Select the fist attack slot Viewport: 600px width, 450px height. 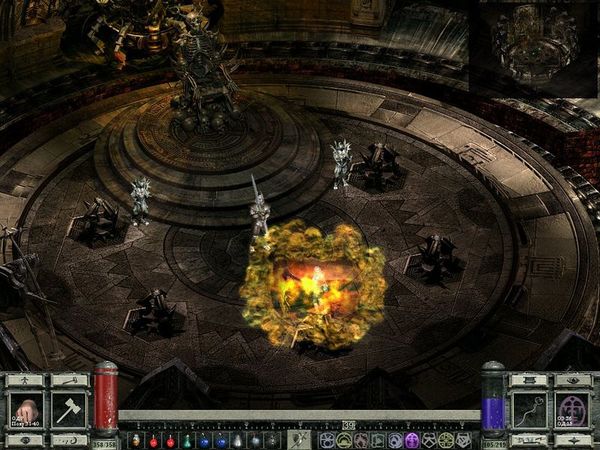pyautogui.click(x=26, y=410)
